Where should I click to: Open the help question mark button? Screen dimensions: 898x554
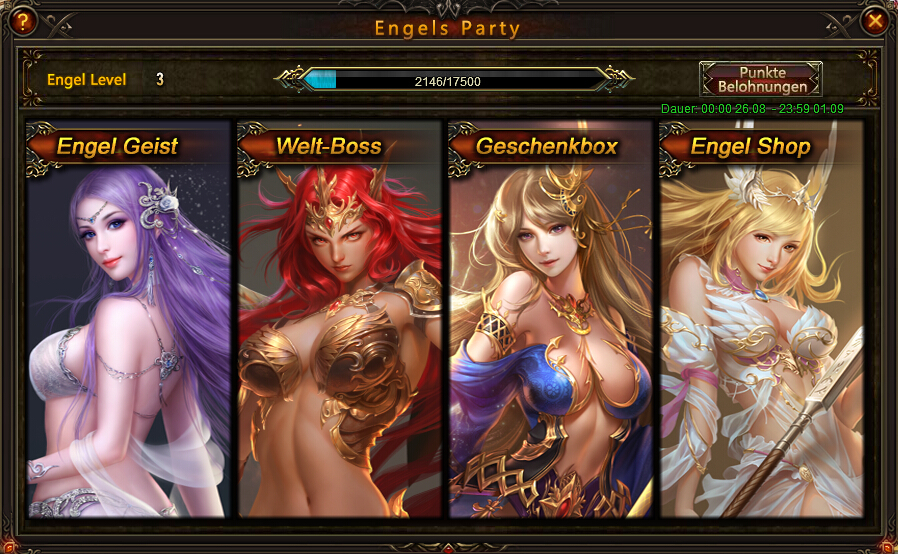click(19, 20)
